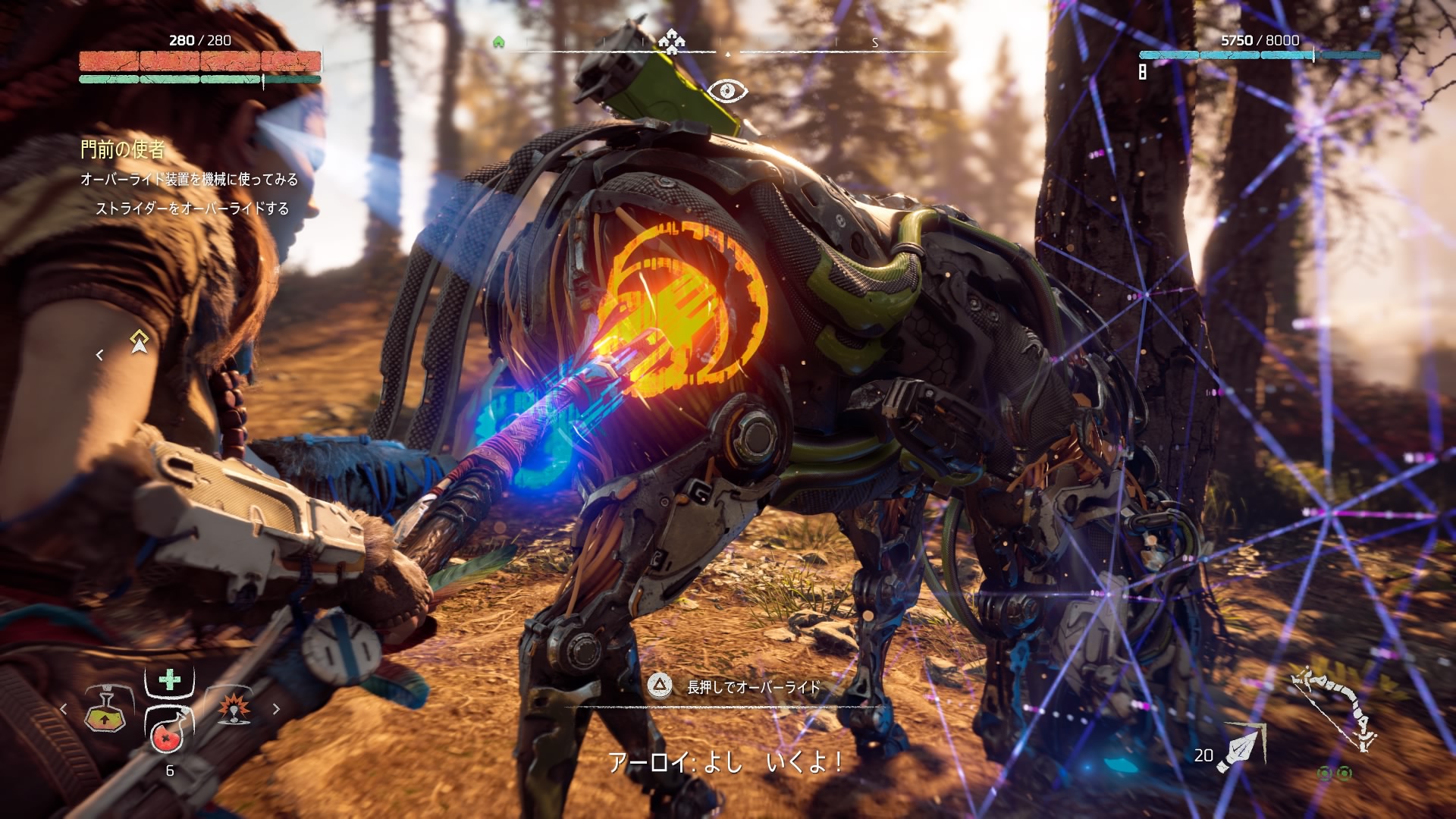The height and width of the screenshot is (819, 1456).
Task: Pick the arrowhead ammo type icon
Action: click(1239, 748)
